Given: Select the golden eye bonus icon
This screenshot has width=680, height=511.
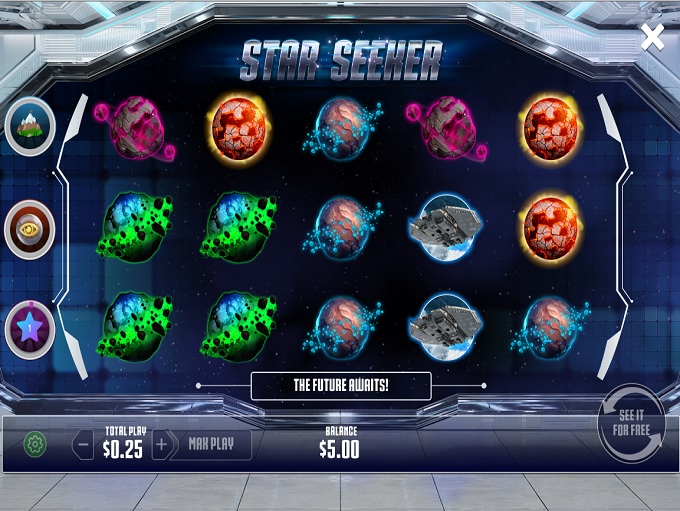Looking at the screenshot, I should pyautogui.click(x=29, y=229).
